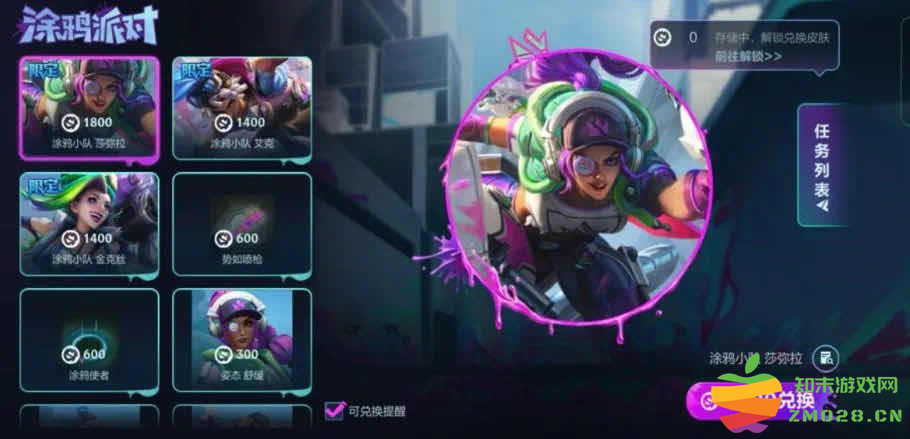The image size is (910, 439).
Task: Choose the 涂鸦小队 艾克 skin card
Action: click(242, 107)
